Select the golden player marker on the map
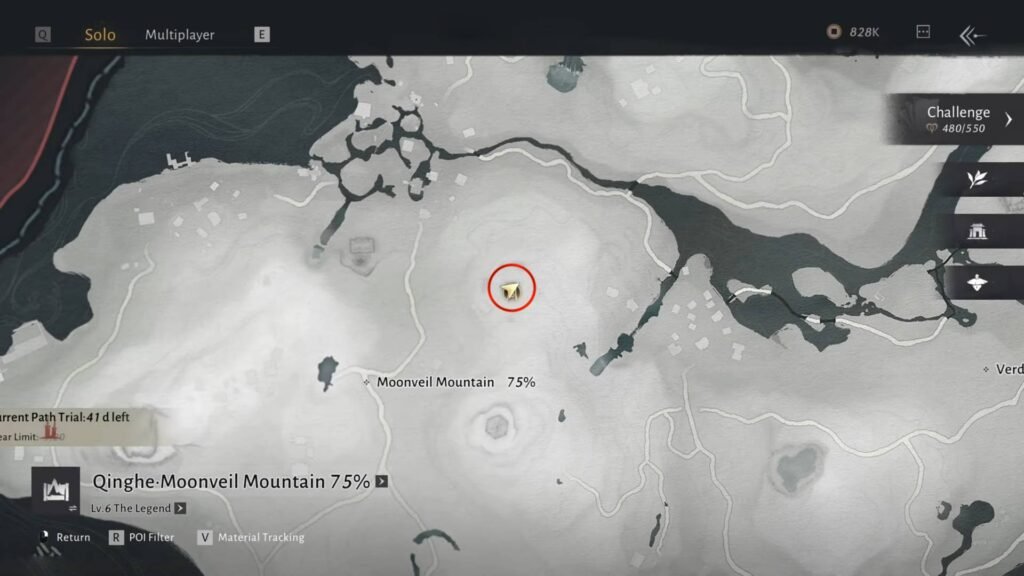Viewport: 1024px width, 576px height. [512, 290]
